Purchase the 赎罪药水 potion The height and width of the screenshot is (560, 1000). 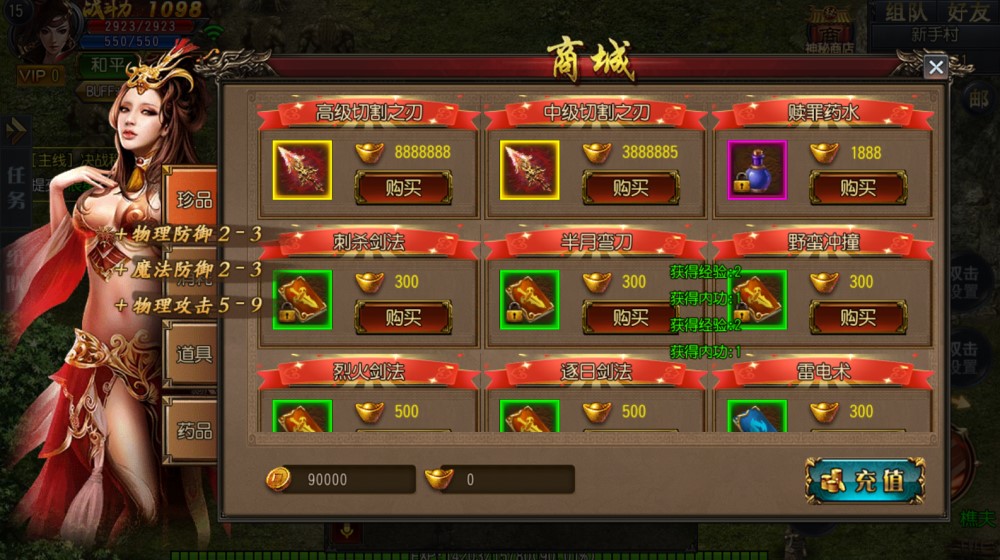(858, 187)
